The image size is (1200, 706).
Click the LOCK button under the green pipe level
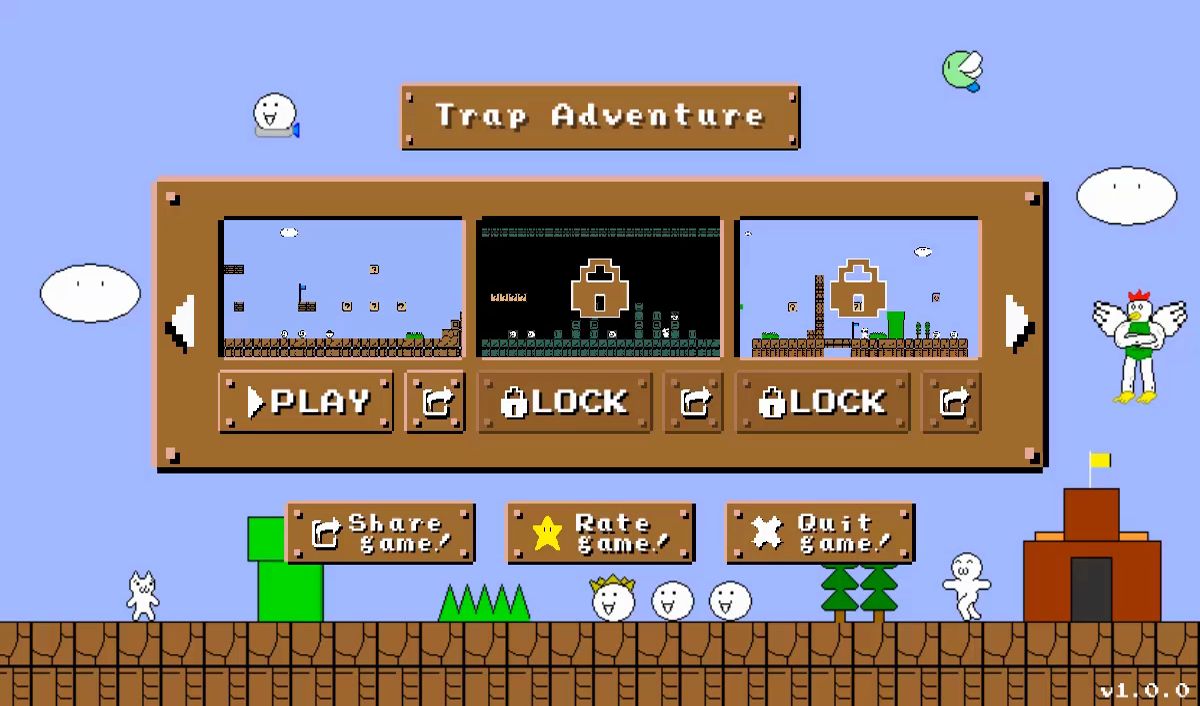click(823, 402)
